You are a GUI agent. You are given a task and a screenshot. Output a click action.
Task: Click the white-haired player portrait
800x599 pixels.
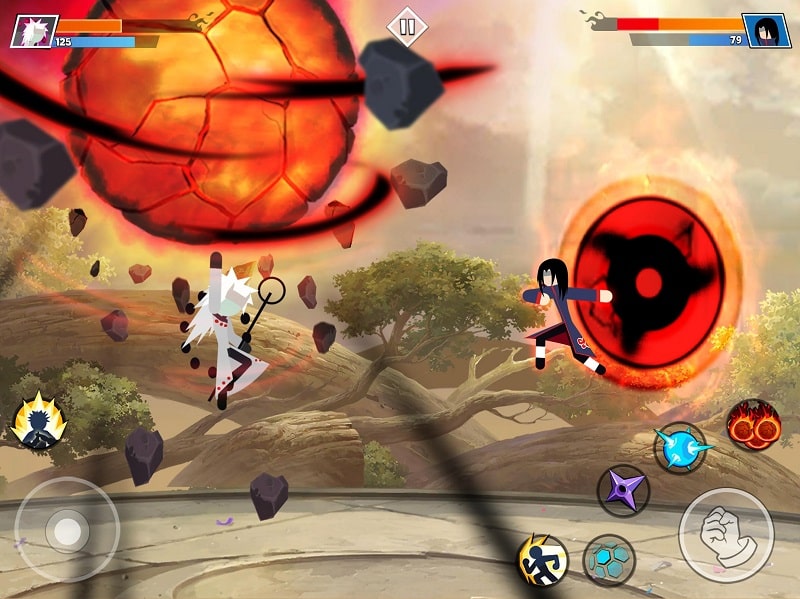[x=33, y=31]
